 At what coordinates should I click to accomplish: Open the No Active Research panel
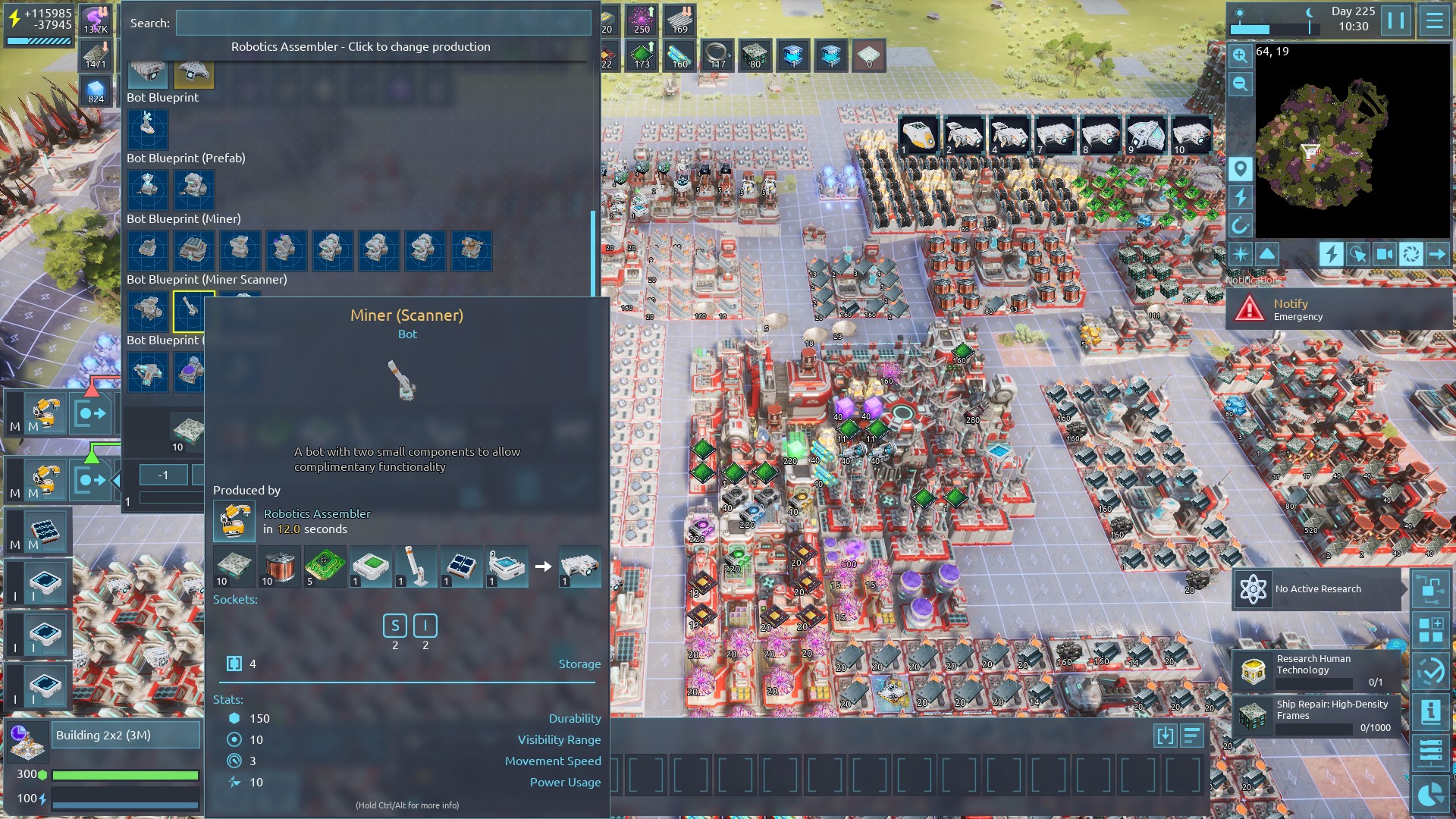coord(1317,589)
